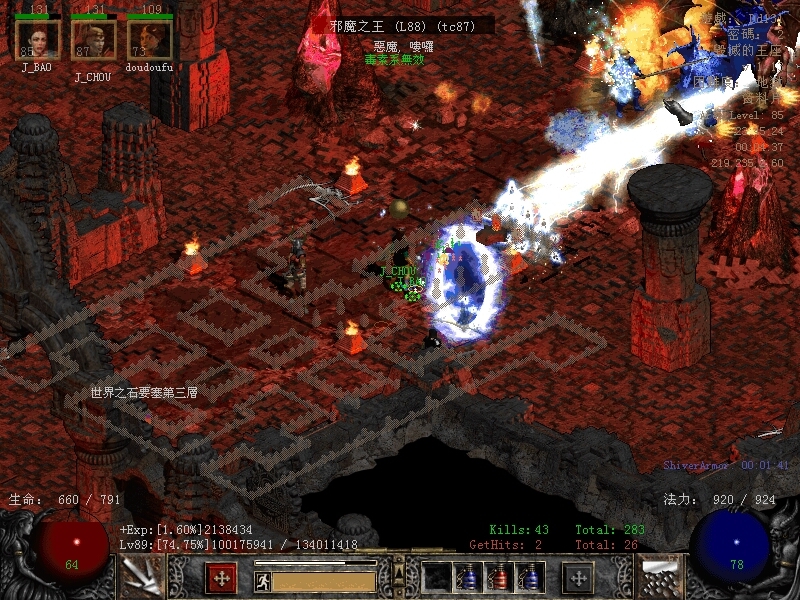Image resolution: width=800 pixels, height=600 pixels.
Task: Select doudoufu's party portrait
Action: click(149, 40)
